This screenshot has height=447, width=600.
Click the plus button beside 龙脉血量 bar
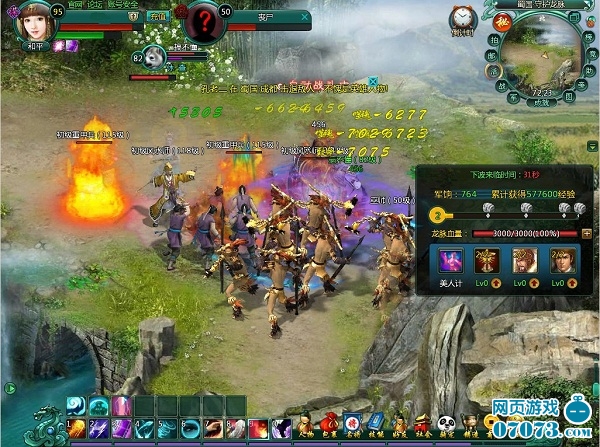tap(585, 233)
